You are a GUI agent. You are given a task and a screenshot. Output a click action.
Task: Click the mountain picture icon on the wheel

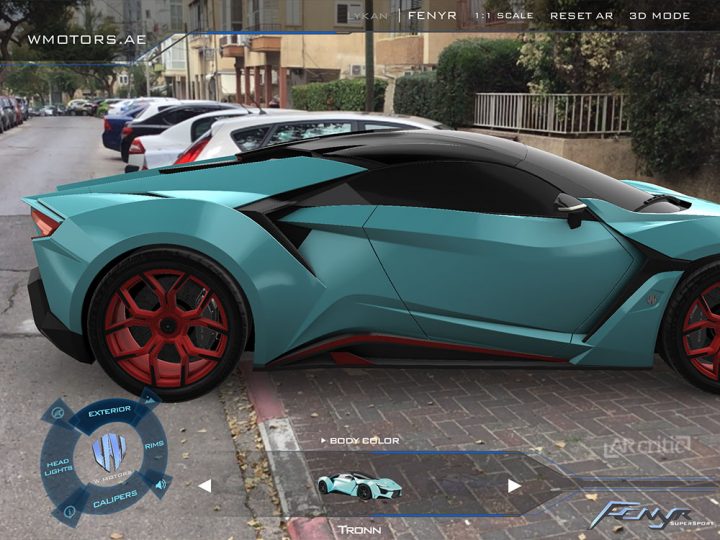[x=150, y=399]
